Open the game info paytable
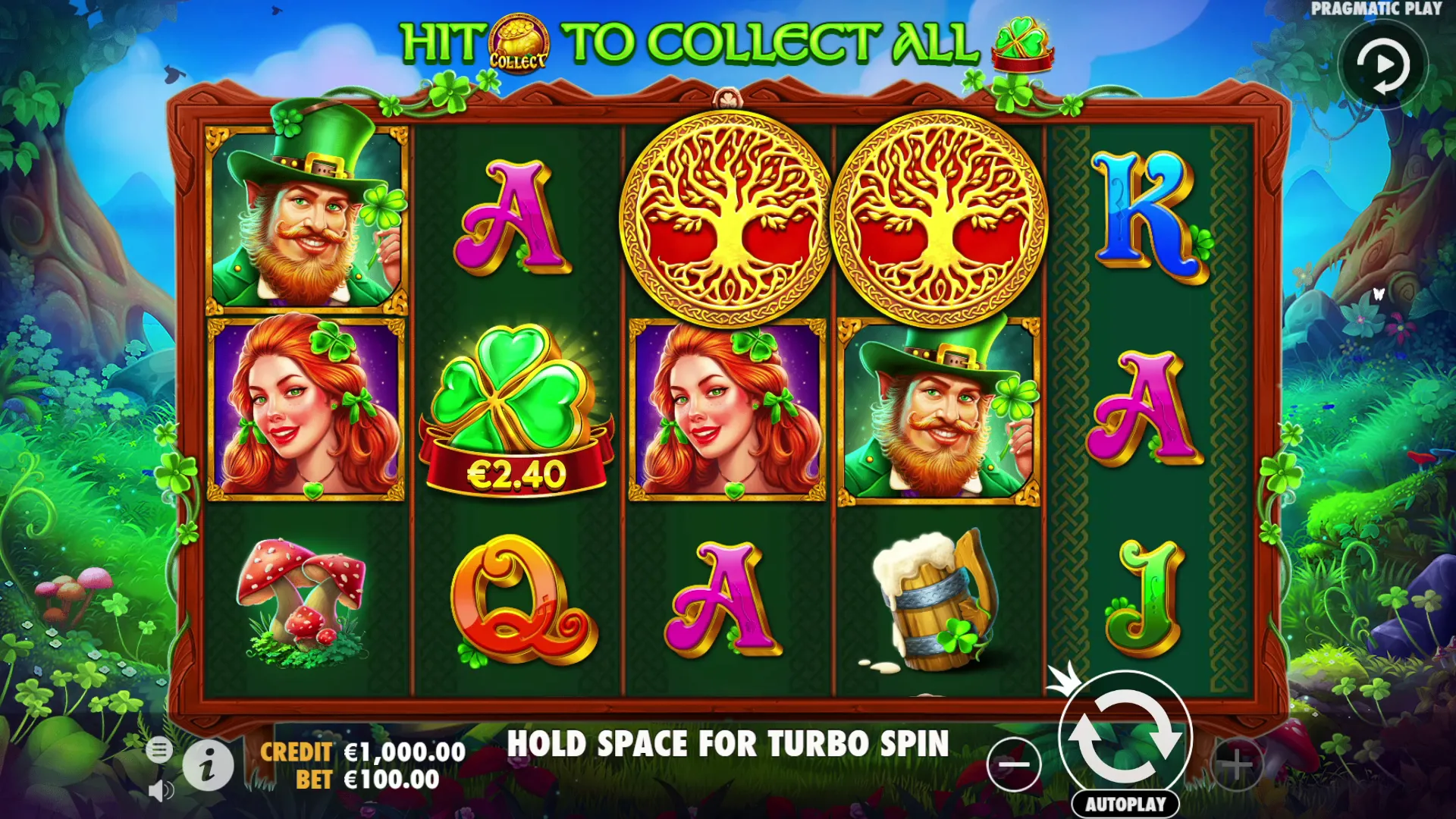The height and width of the screenshot is (819, 1456). tap(208, 766)
